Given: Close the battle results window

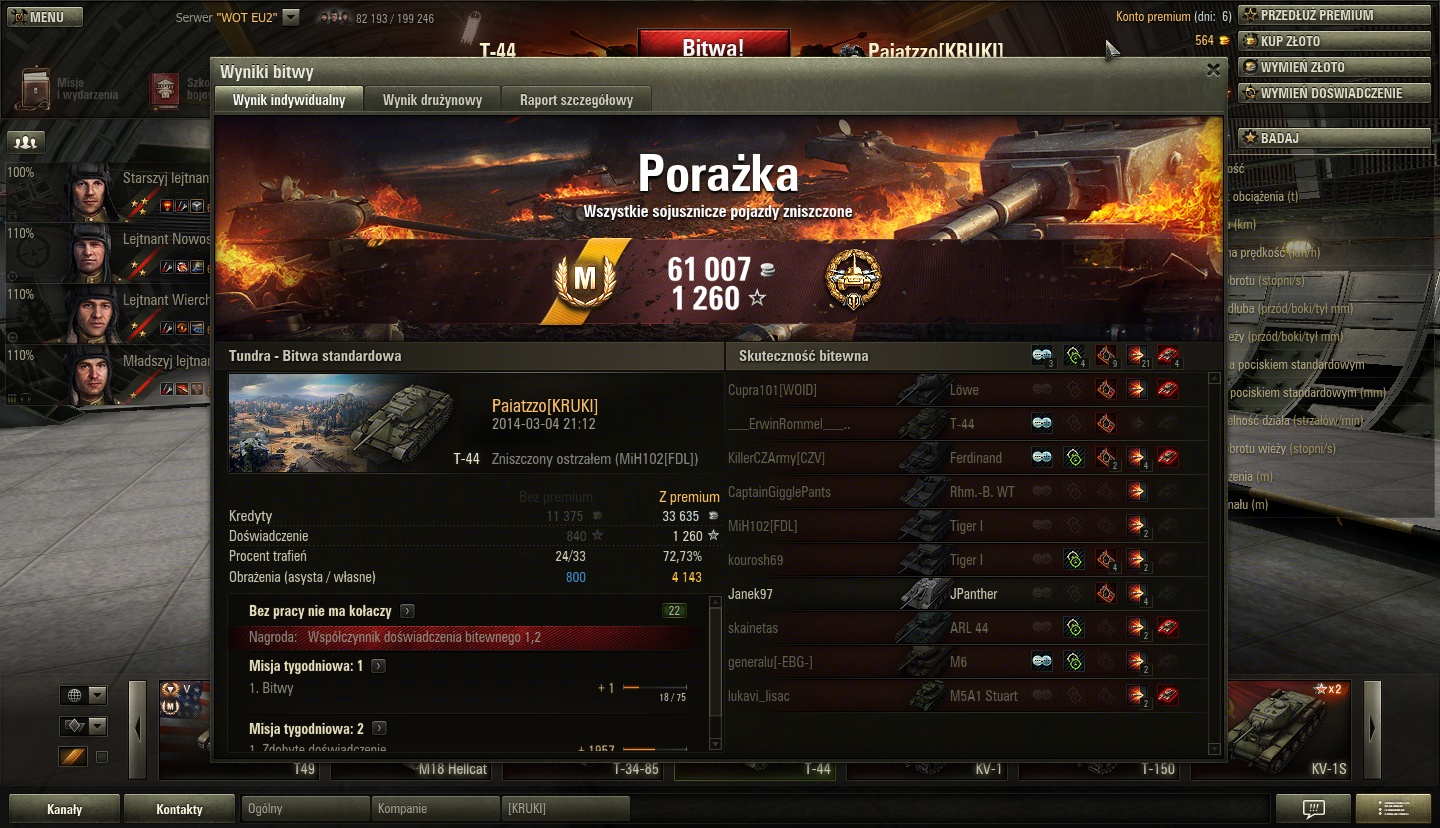Looking at the screenshot, I should click(1213, 70).
